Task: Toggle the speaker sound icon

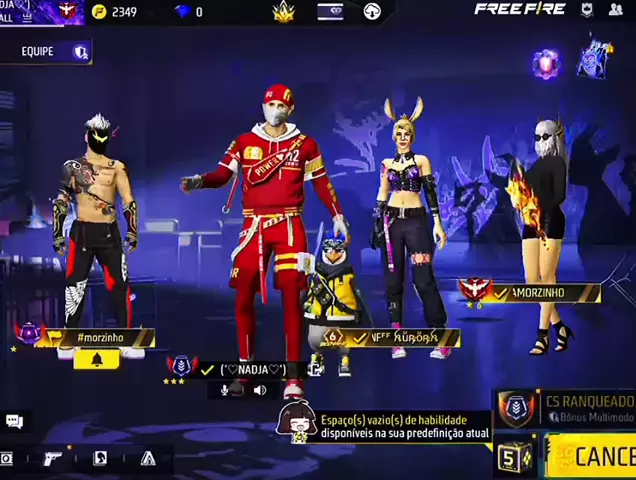Action: [x=260, y=389]
